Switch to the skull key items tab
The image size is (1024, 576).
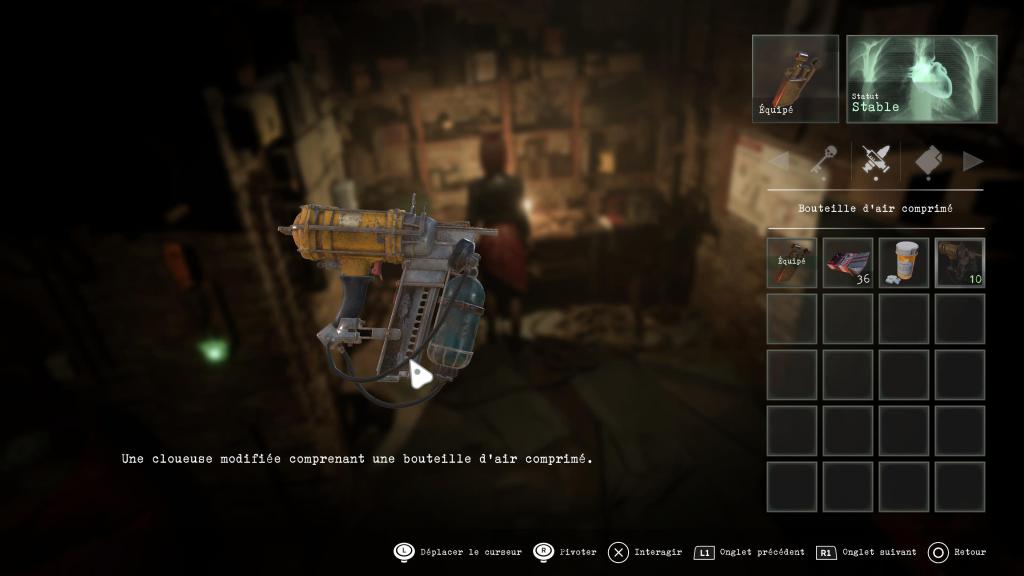(823, 161)
